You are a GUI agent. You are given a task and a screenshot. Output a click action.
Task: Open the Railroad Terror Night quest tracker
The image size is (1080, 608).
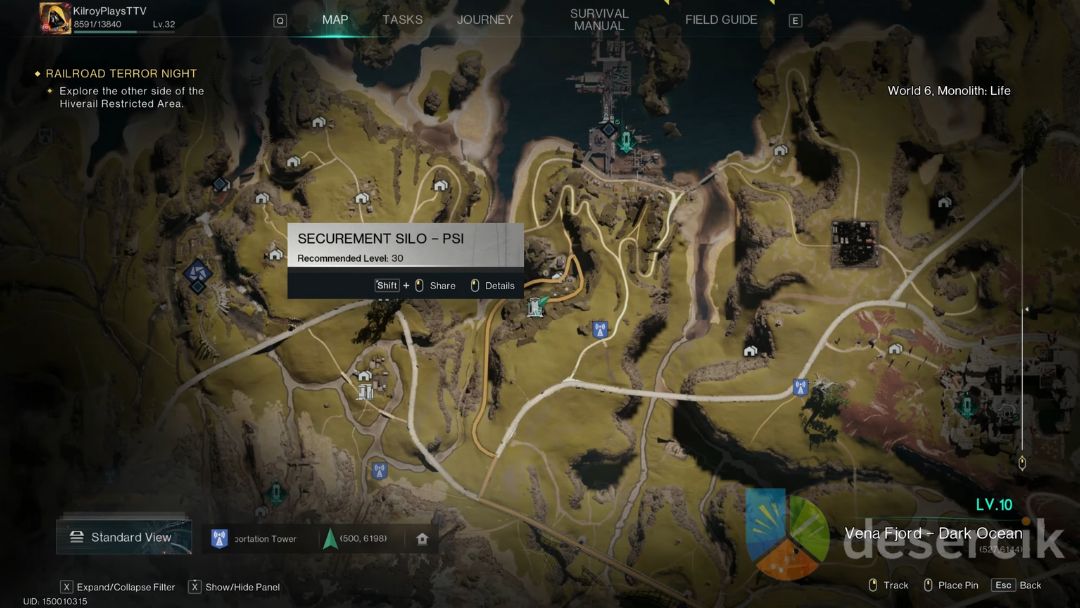[x=121, y=74]
